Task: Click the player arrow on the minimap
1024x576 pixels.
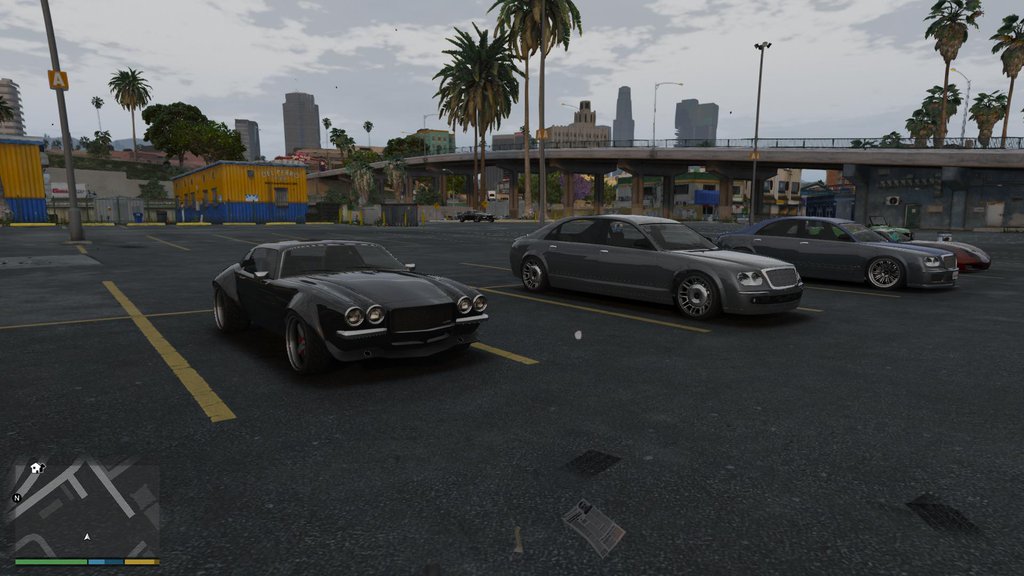Action: coord(87,537)
